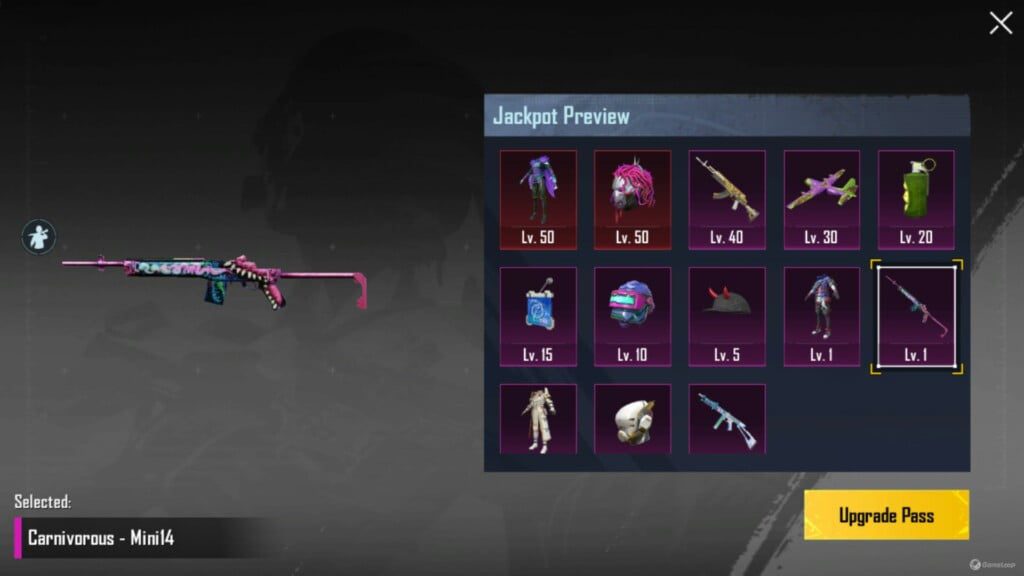Image resolution: width=1024 pixels, height=576 pixels.
Task: Select the Lv. 1 character outfit reward
Action: coord(821,316)
